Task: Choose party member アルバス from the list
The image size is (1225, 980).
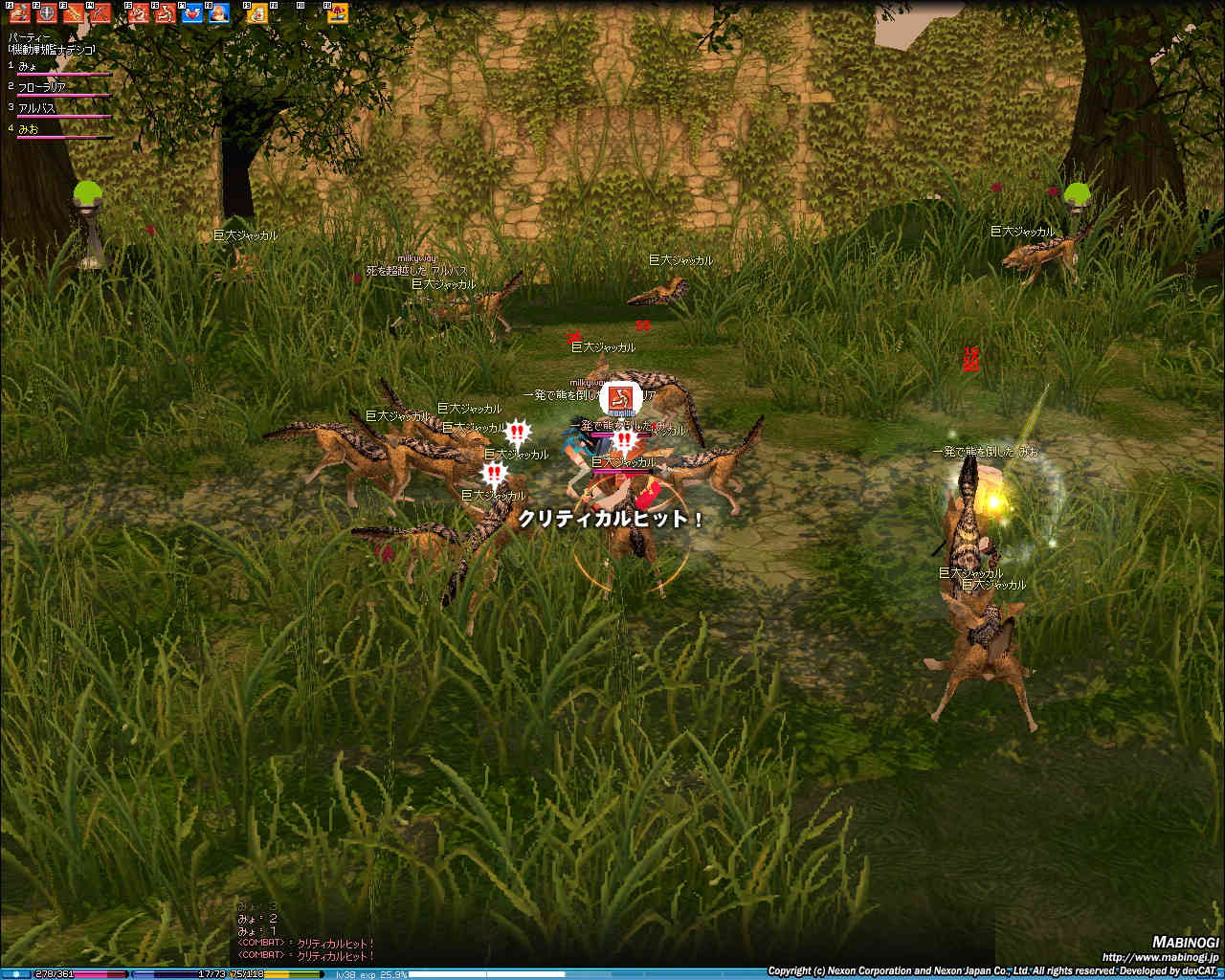Action: (x=36, y=108)
